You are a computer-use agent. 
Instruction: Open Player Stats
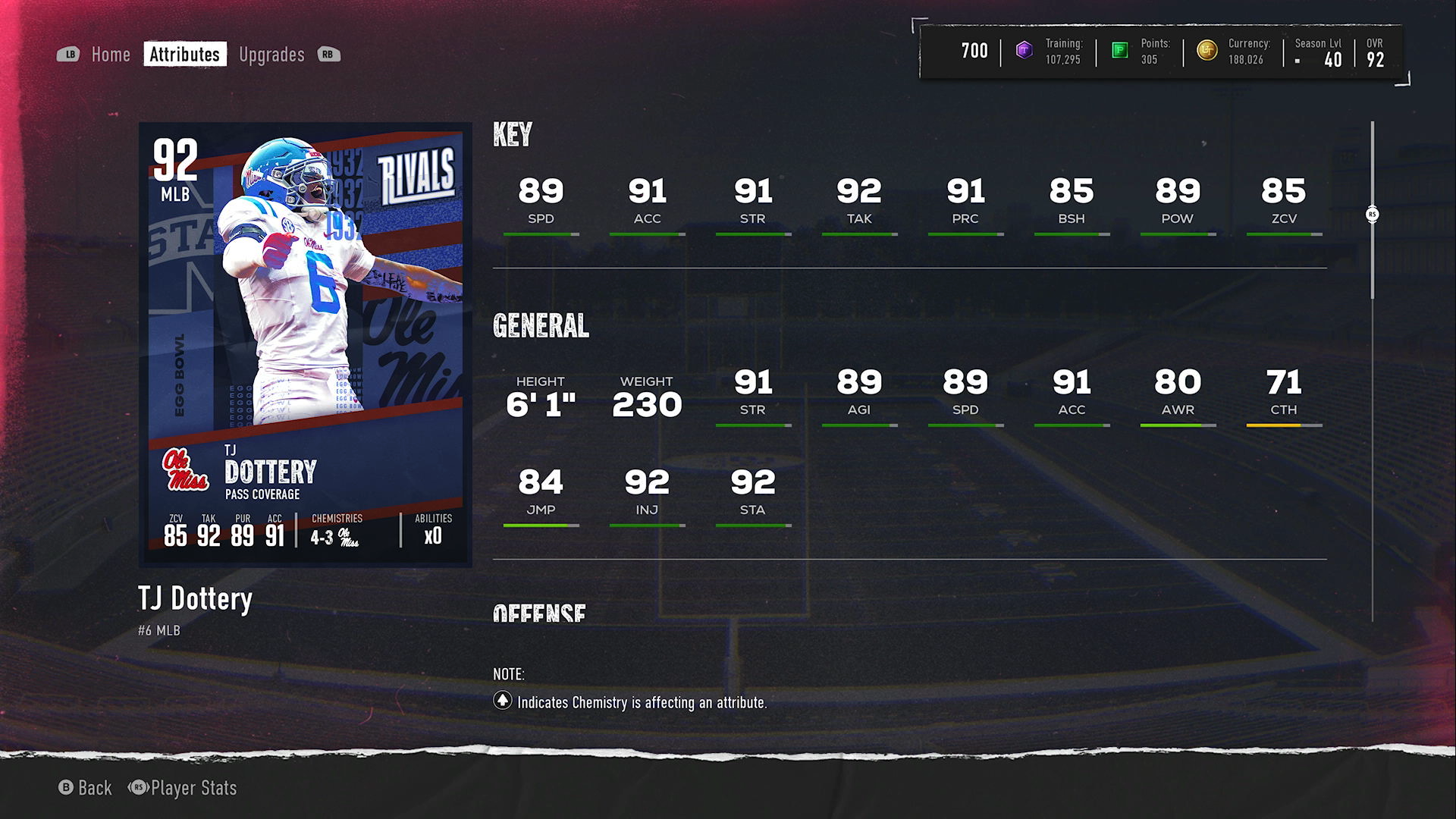click(x=193, y=789)
